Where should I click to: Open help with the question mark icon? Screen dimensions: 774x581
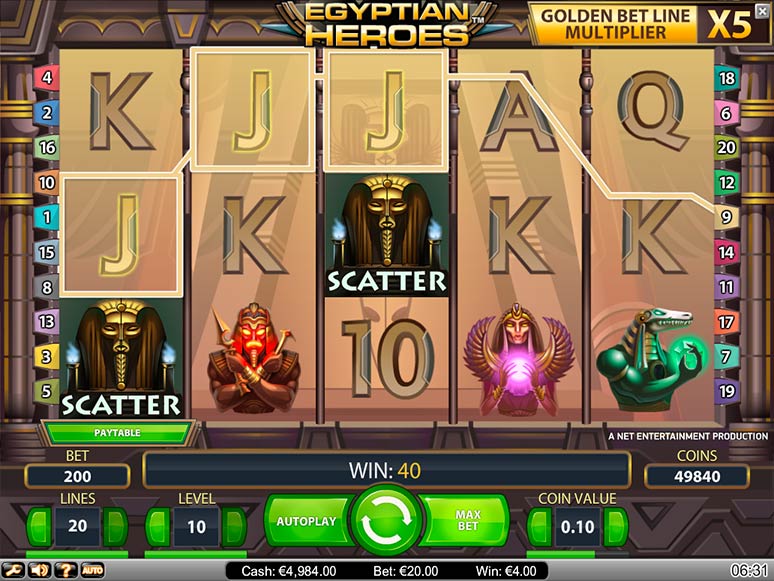point(65,570)
